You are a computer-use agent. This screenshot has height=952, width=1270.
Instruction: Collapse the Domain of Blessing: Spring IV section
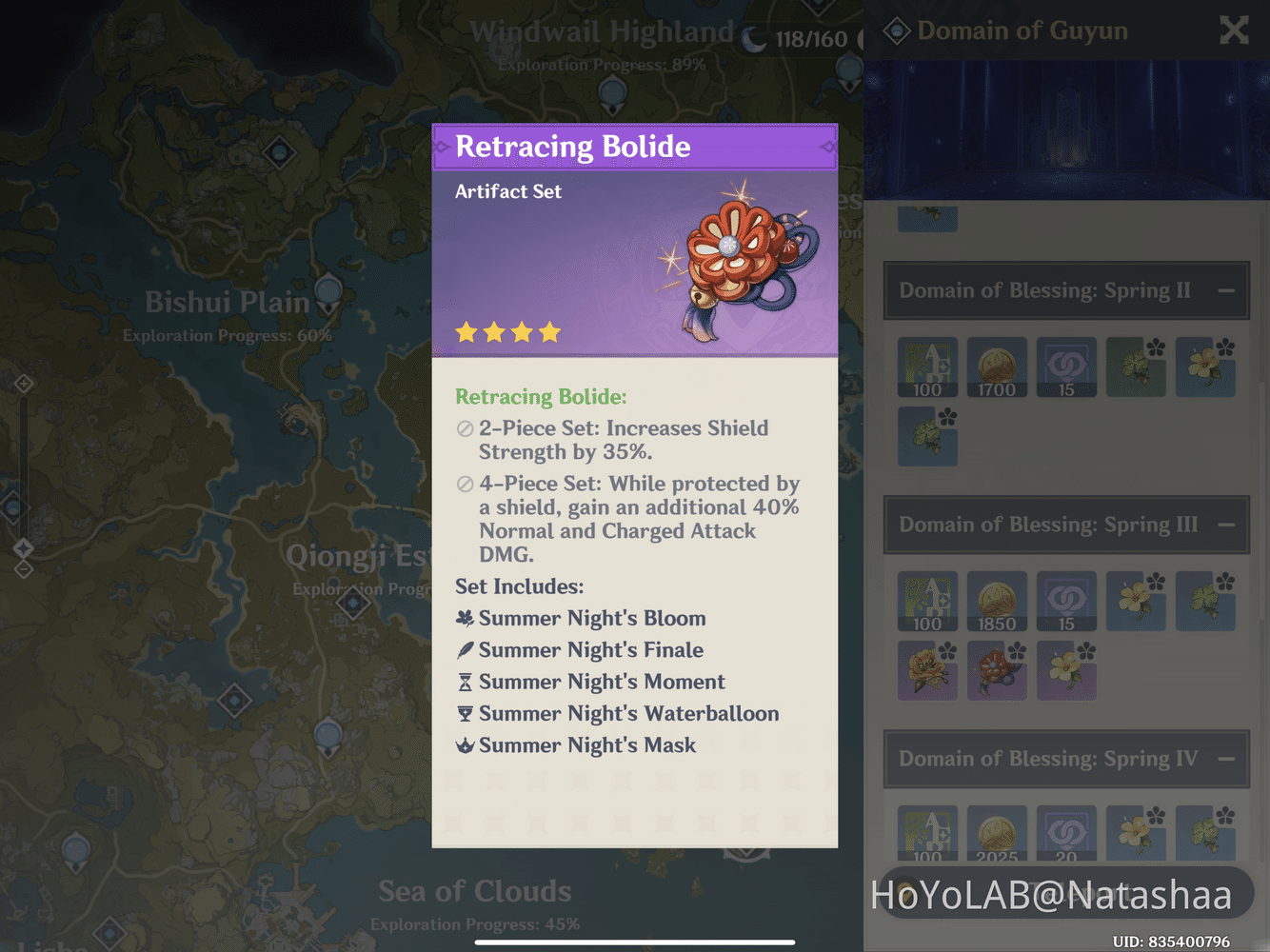coord(1225,759)
